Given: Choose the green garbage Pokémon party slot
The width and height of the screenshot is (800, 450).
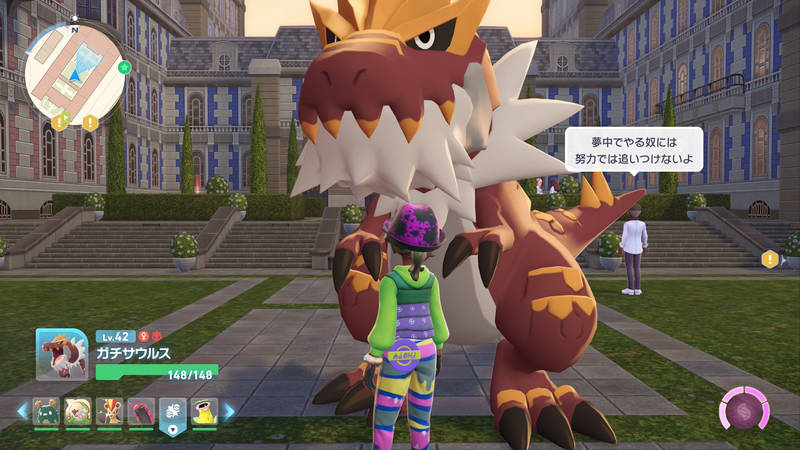Looking at the screenshot, I should click(x=45, y=411).
